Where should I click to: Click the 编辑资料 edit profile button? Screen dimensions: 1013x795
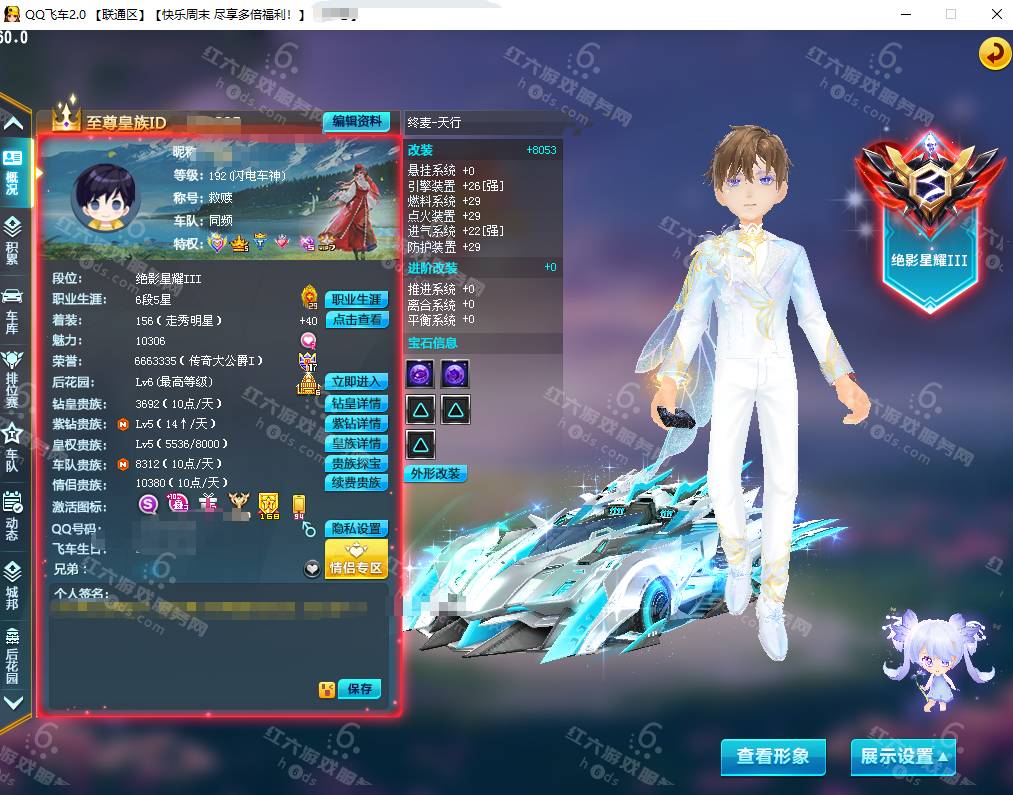(x=356, y=121)
